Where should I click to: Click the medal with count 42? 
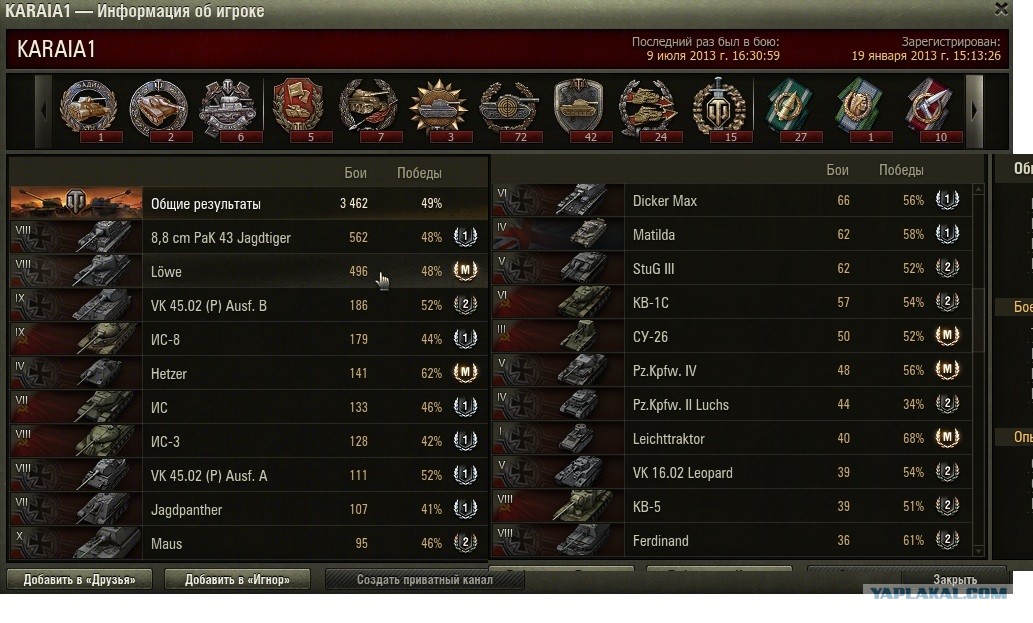click(577, 107)
